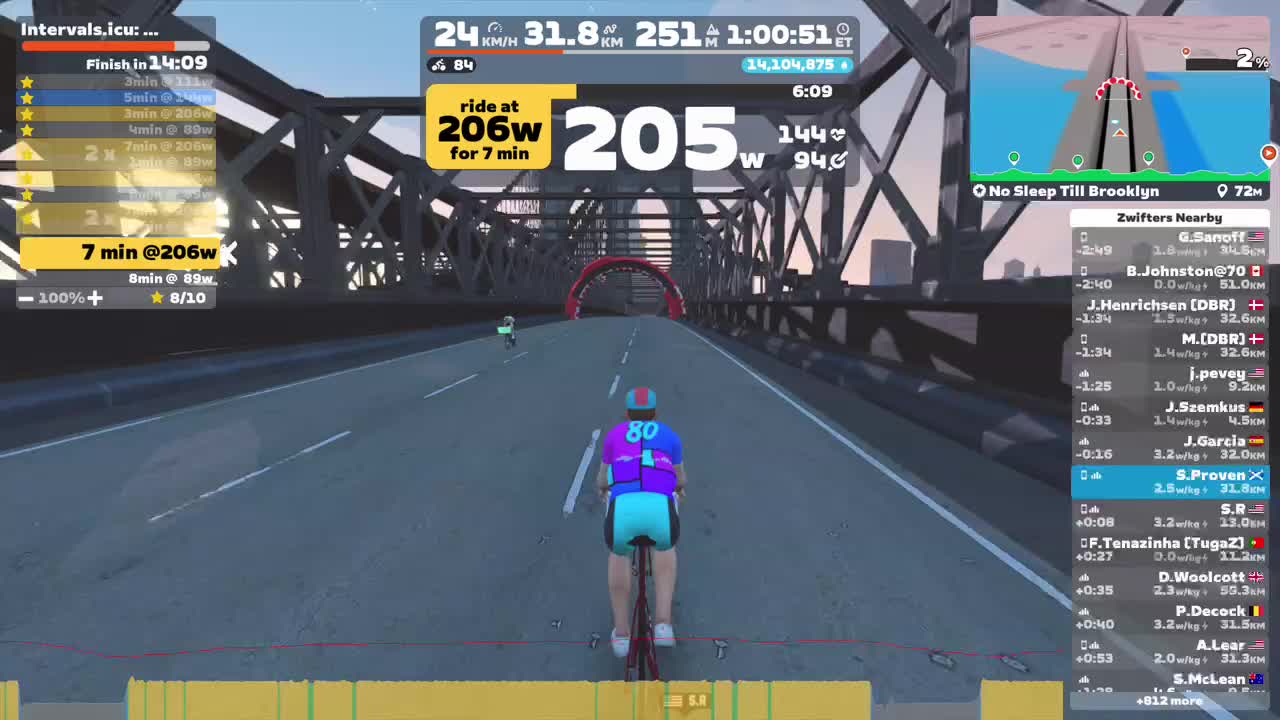Increase workout intensity with the plus button
1280x720 pixels.
coord(96,297)
